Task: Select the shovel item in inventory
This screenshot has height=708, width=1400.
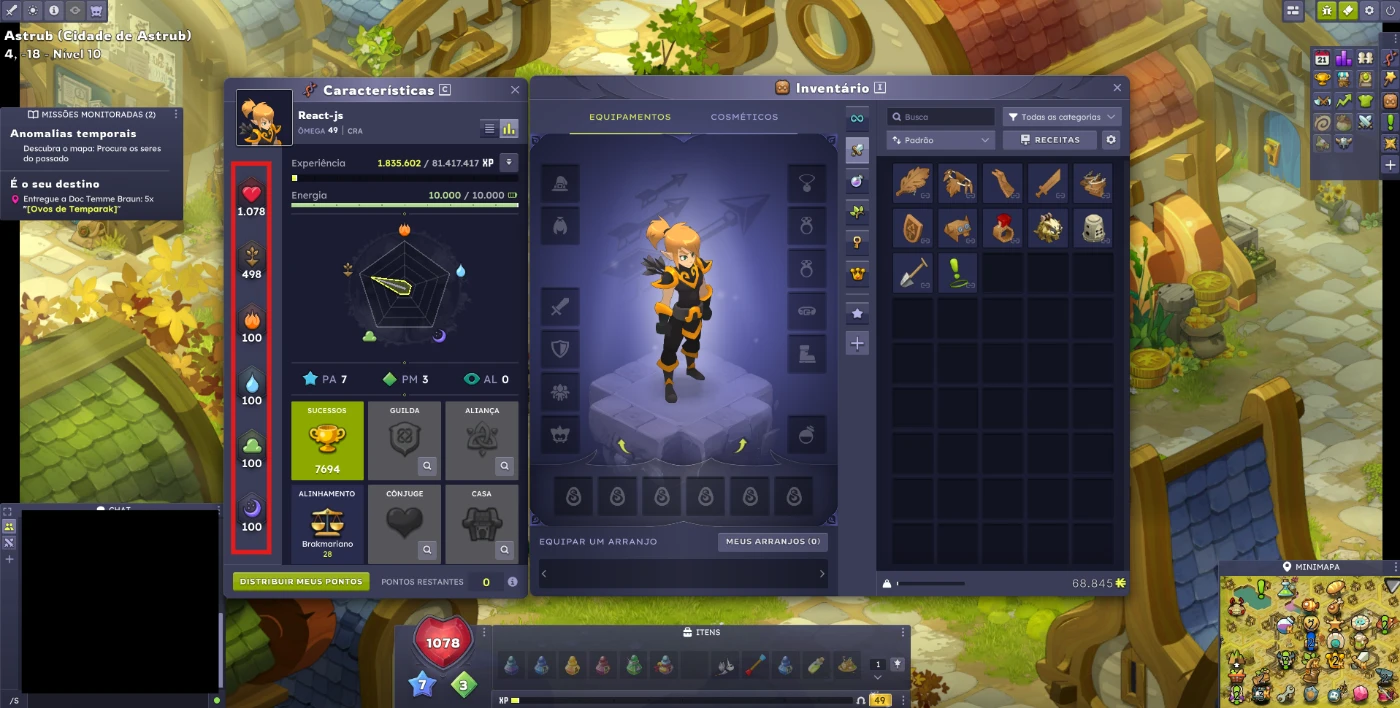Action: pyautogui.click(x=913, y=273)
